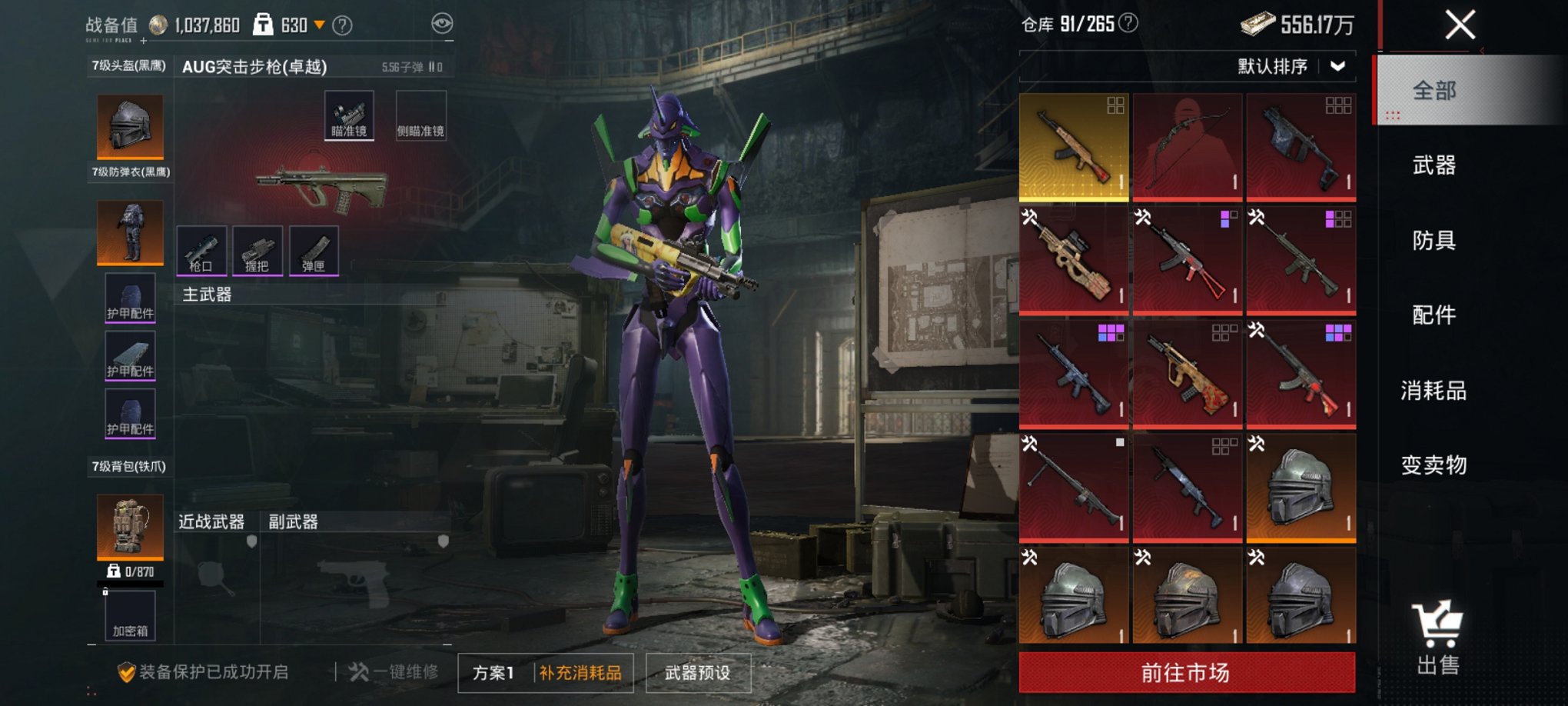Open the 加密箱 secure case slot

130,616
